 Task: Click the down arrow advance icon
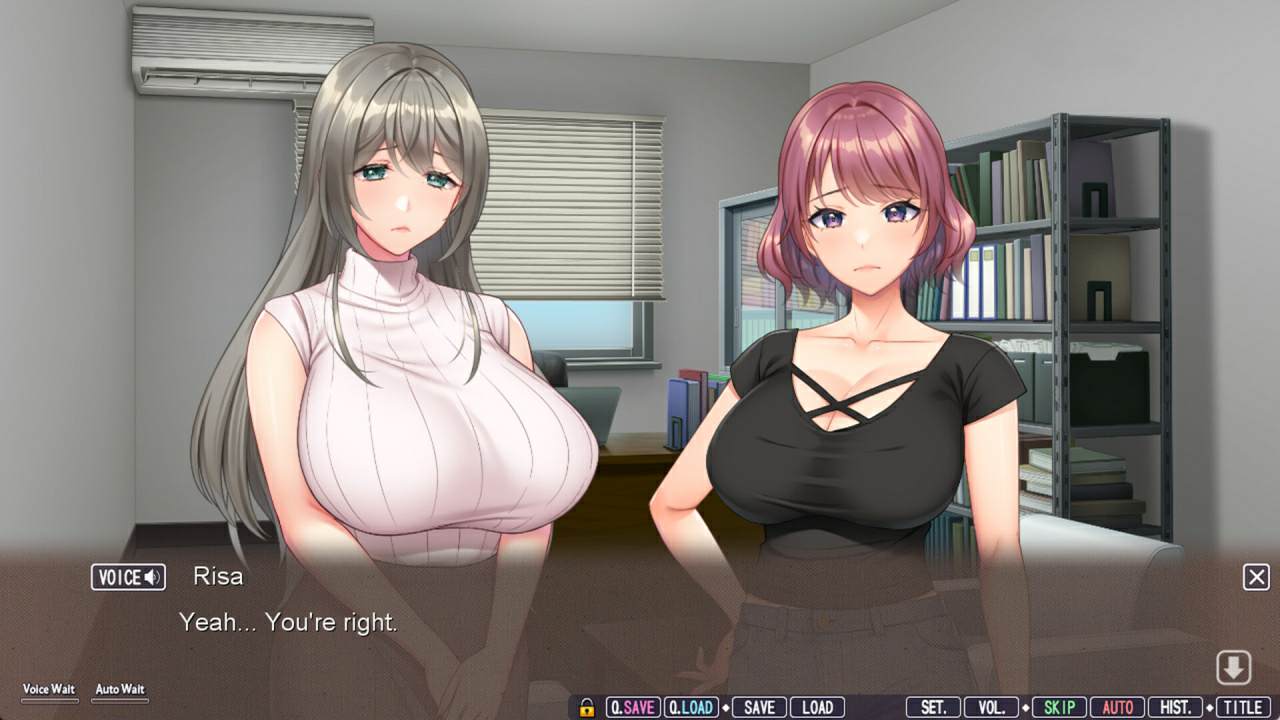point(1234,668)
